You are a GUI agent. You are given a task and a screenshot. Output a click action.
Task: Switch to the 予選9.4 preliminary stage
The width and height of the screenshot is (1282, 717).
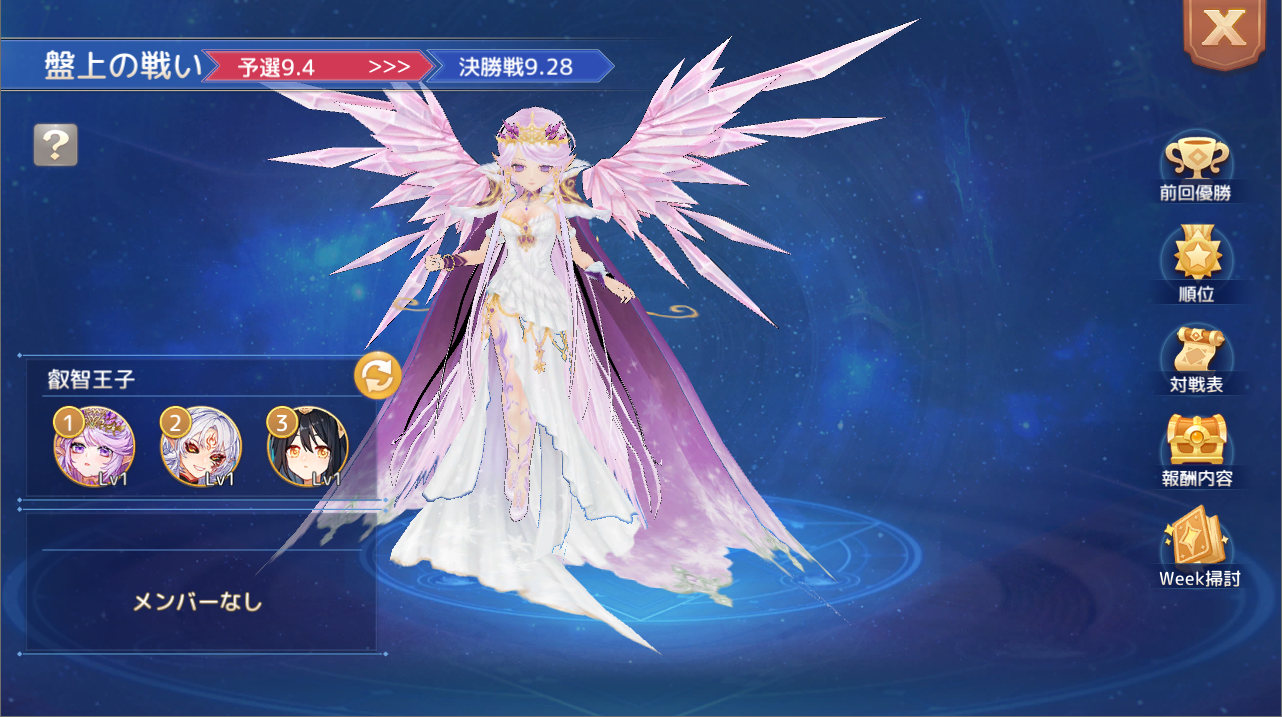click(x=320, y=67)
